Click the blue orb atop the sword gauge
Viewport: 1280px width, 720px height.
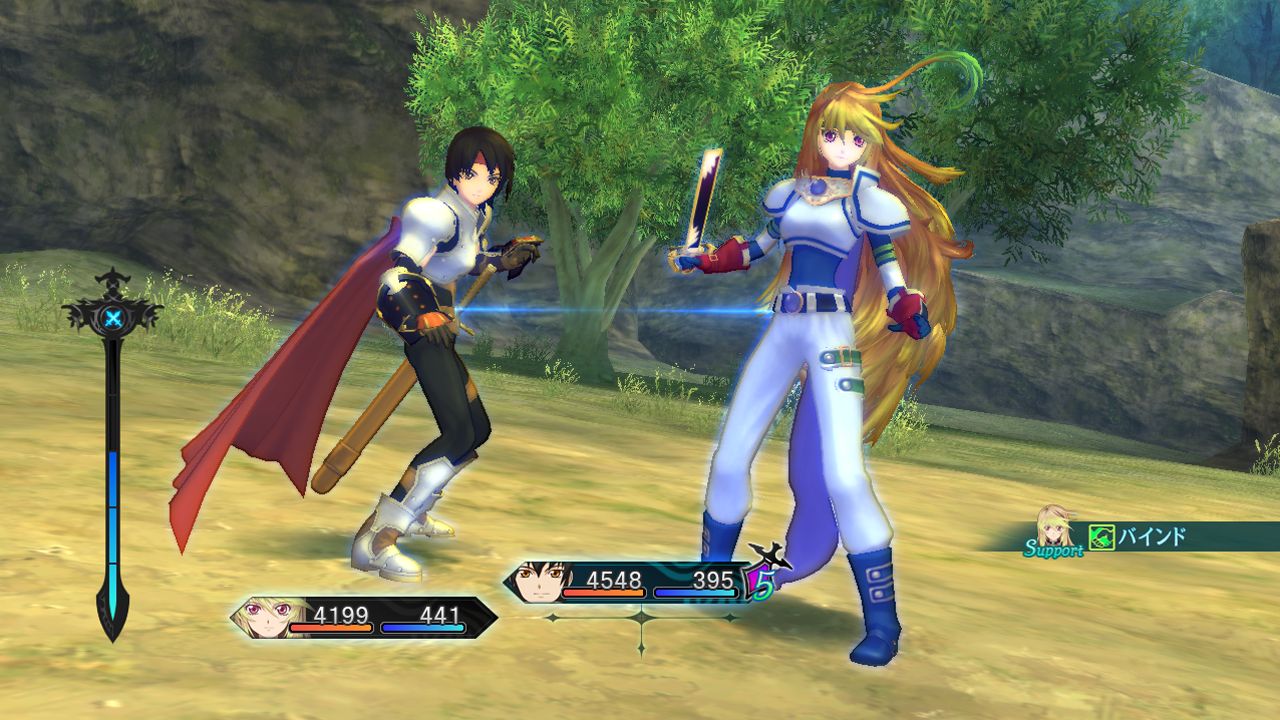pos(112,317)
